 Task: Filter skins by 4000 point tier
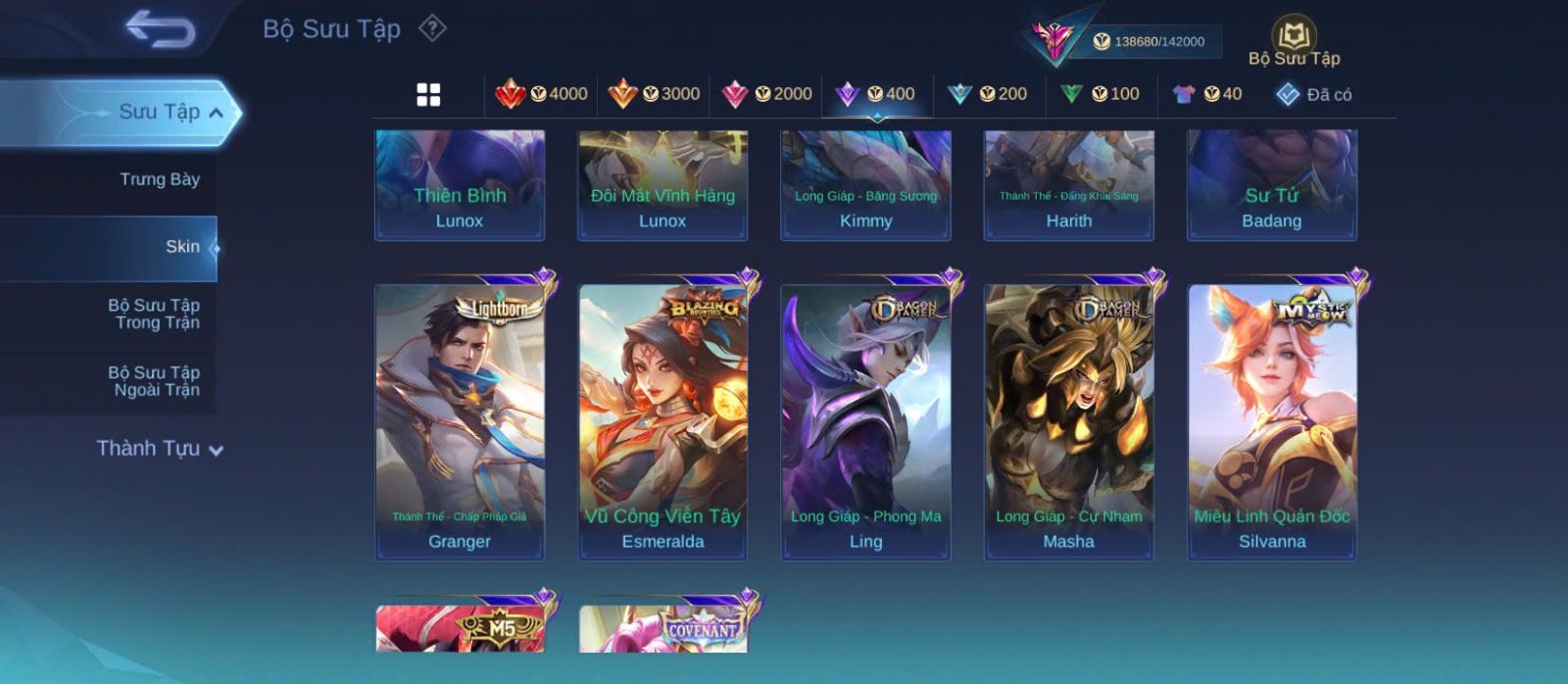point(542,94)
